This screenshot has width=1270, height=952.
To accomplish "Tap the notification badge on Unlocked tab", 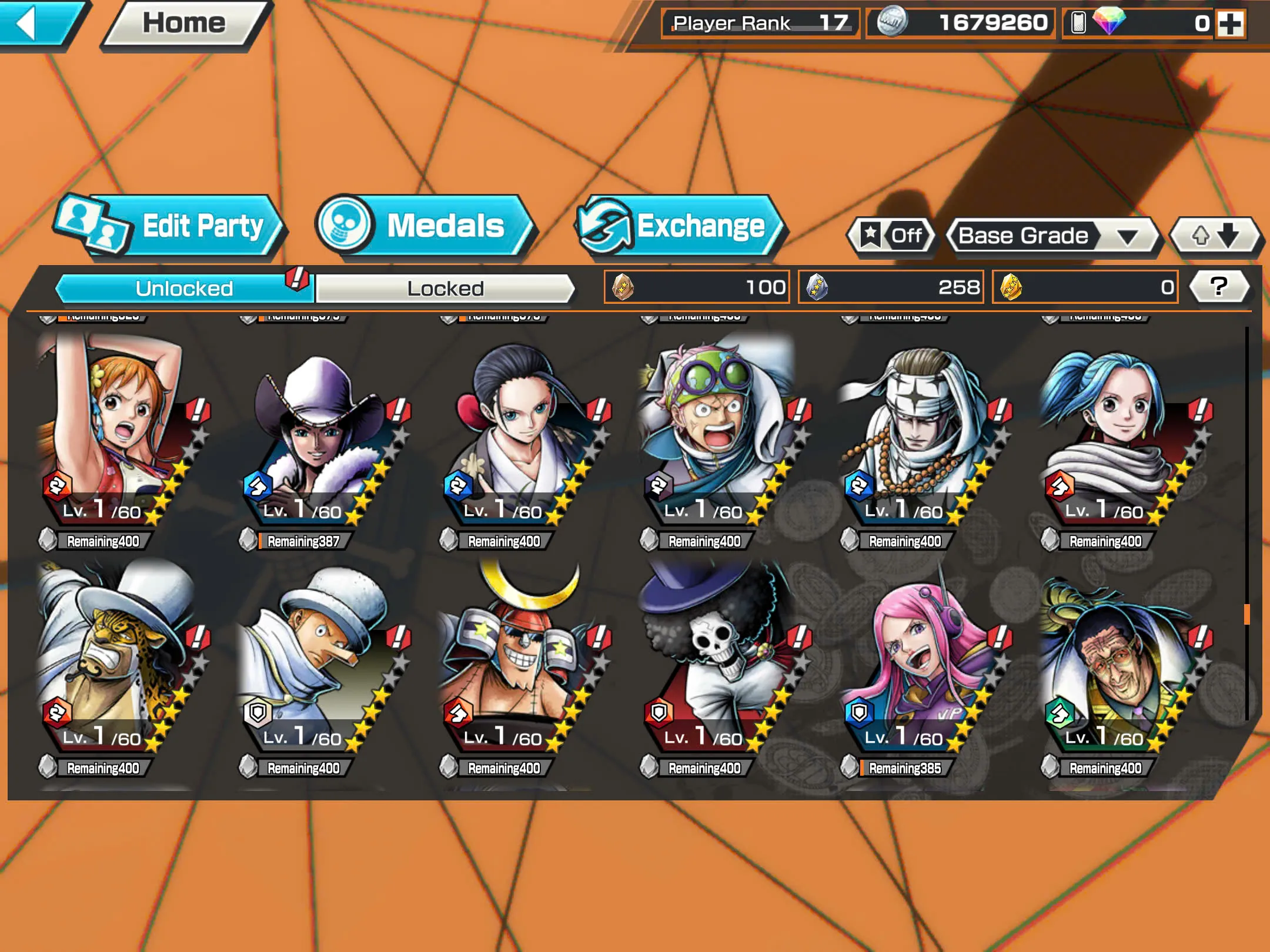I will click(297, 280).
